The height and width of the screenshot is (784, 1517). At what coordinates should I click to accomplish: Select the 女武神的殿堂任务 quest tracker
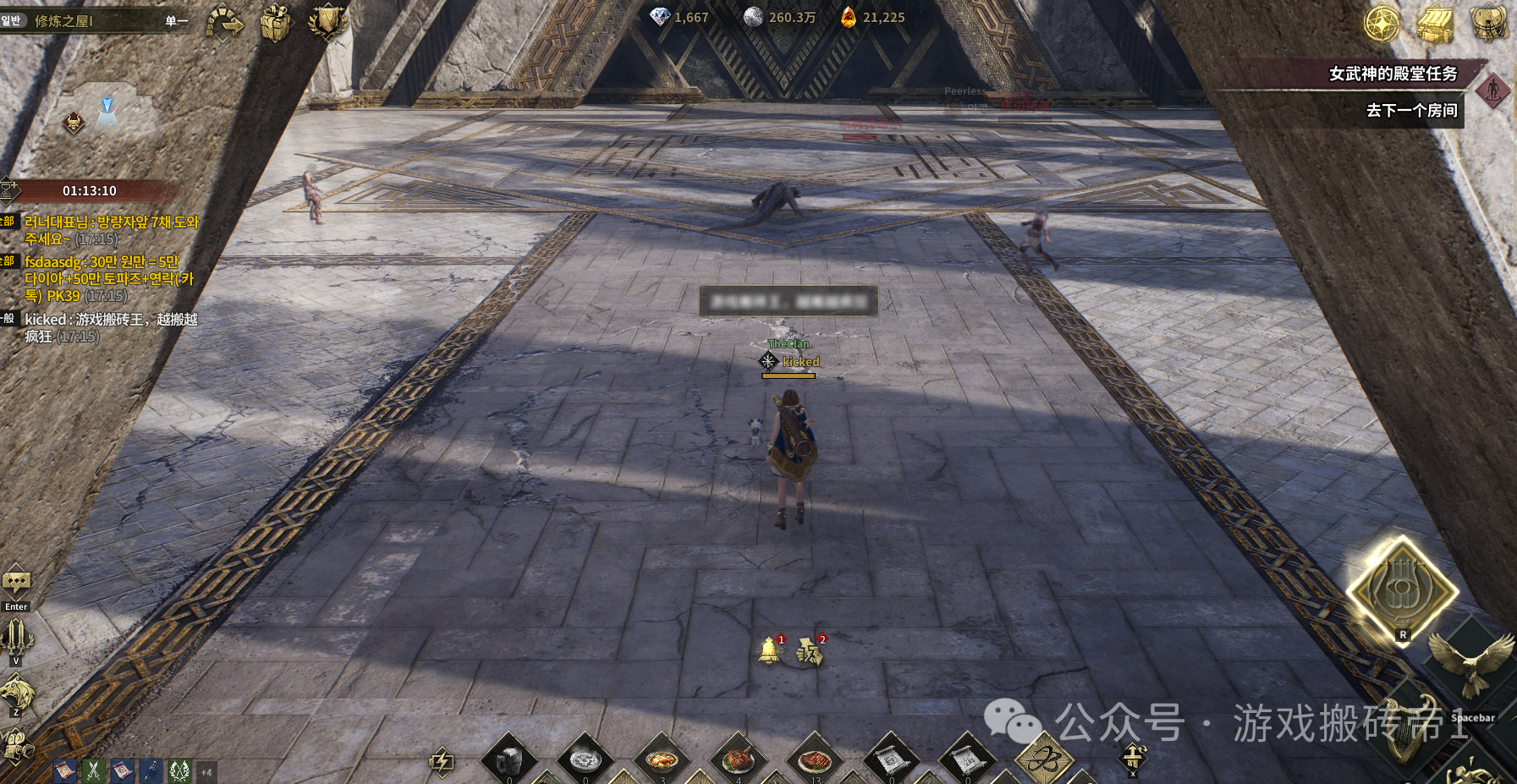coord(1393,74)
